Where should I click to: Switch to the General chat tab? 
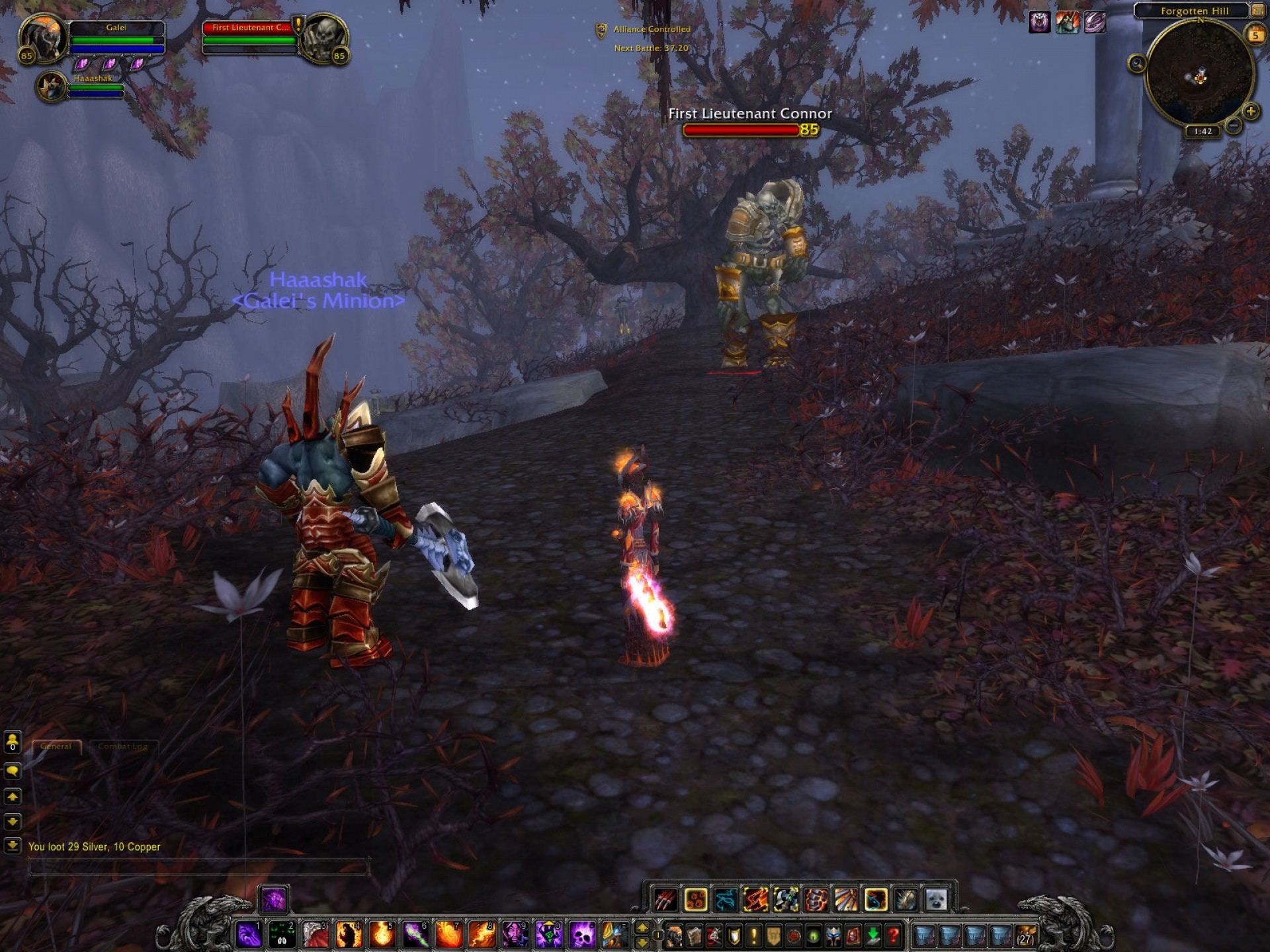(x=56, y=746)
